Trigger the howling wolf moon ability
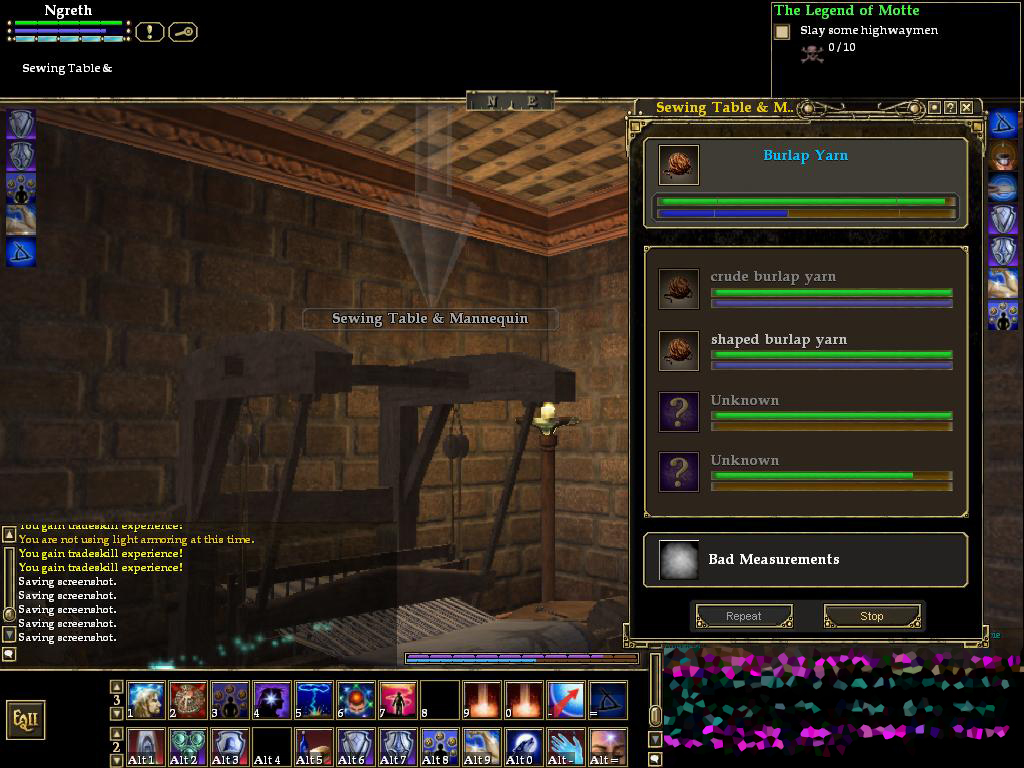The image size is (1024, 768). coord(524,746)
